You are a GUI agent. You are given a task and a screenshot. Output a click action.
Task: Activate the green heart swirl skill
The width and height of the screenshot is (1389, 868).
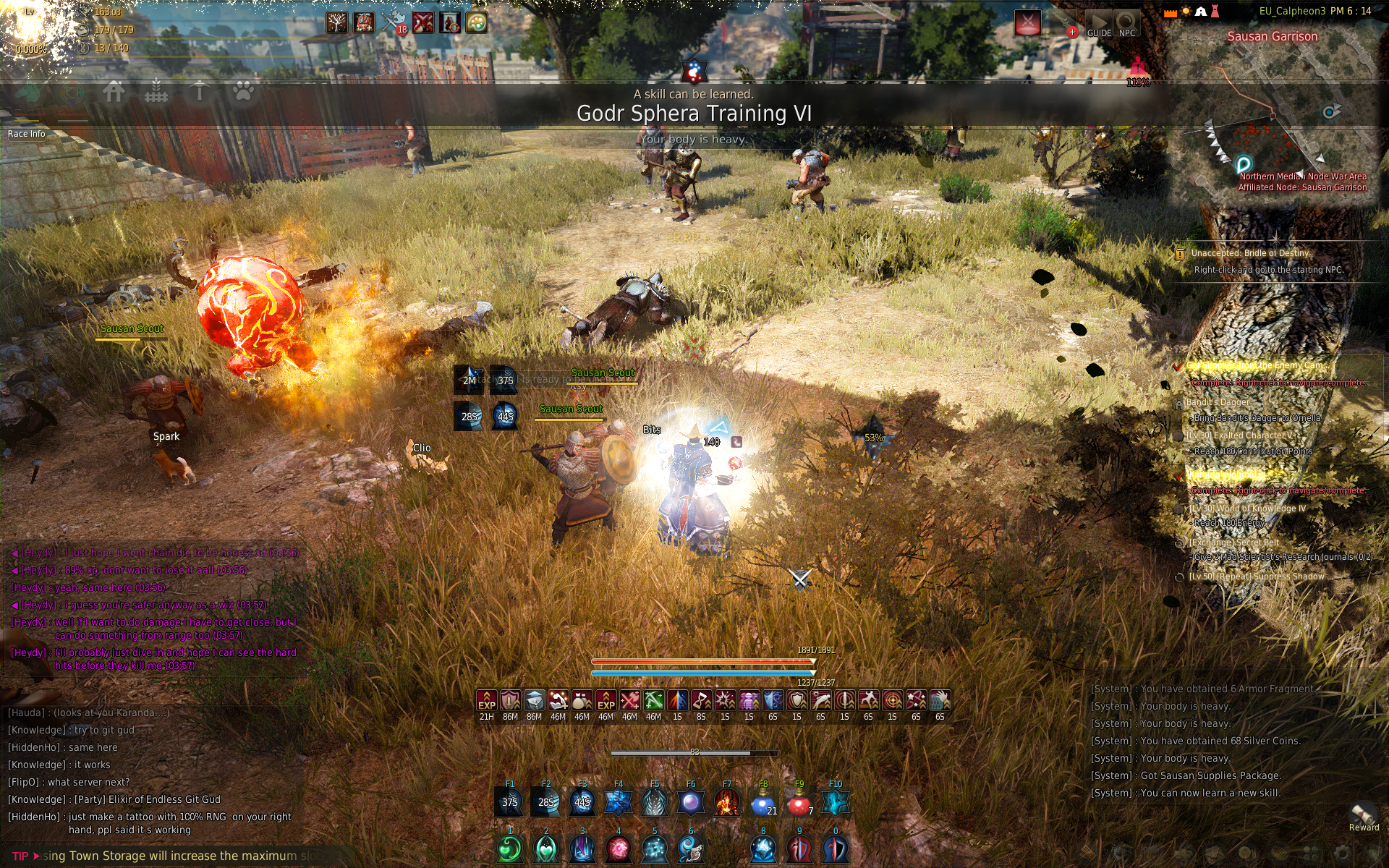(510, 849)
